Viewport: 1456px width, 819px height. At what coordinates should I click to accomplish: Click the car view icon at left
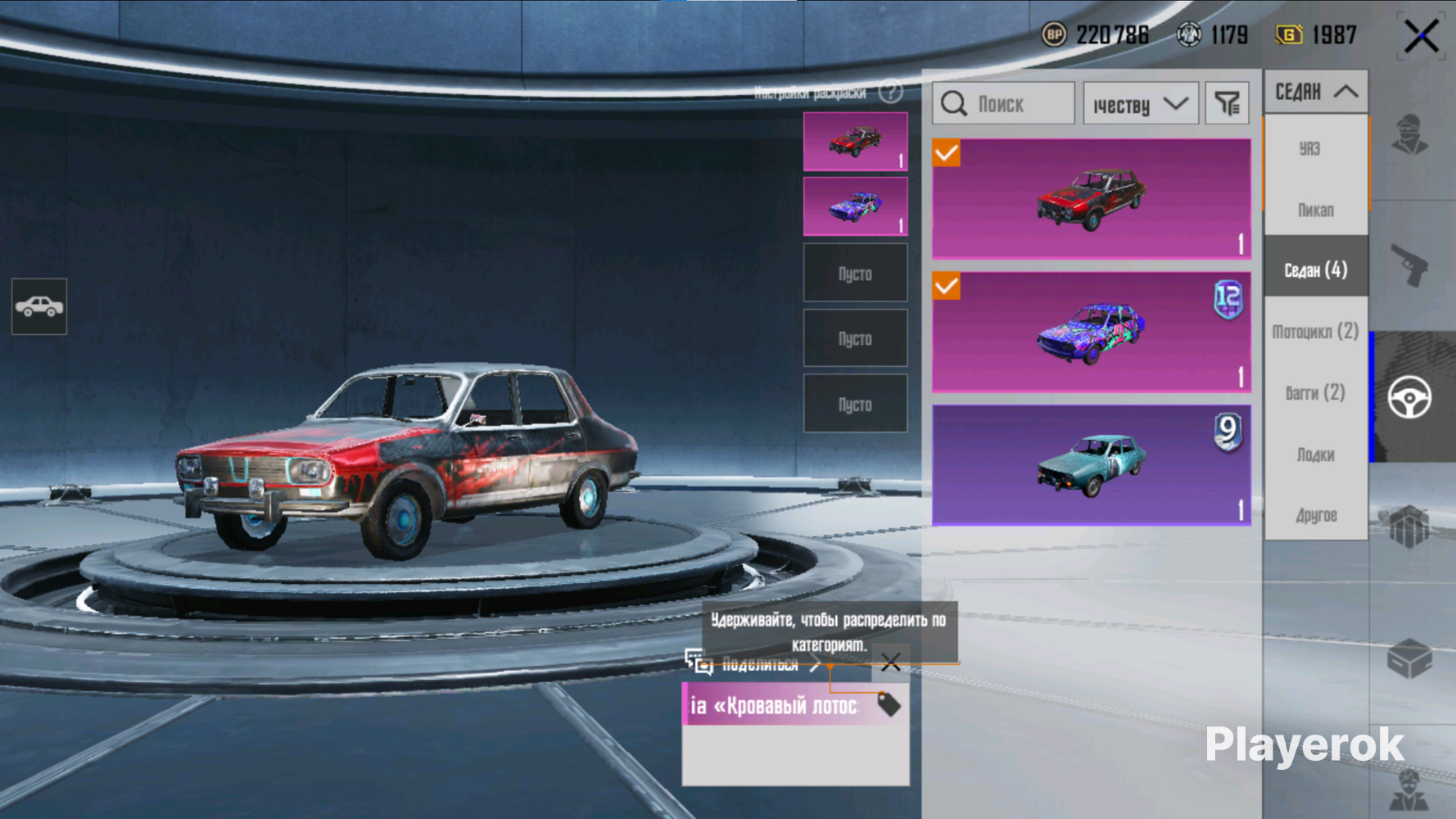click(x=39, y=306)
